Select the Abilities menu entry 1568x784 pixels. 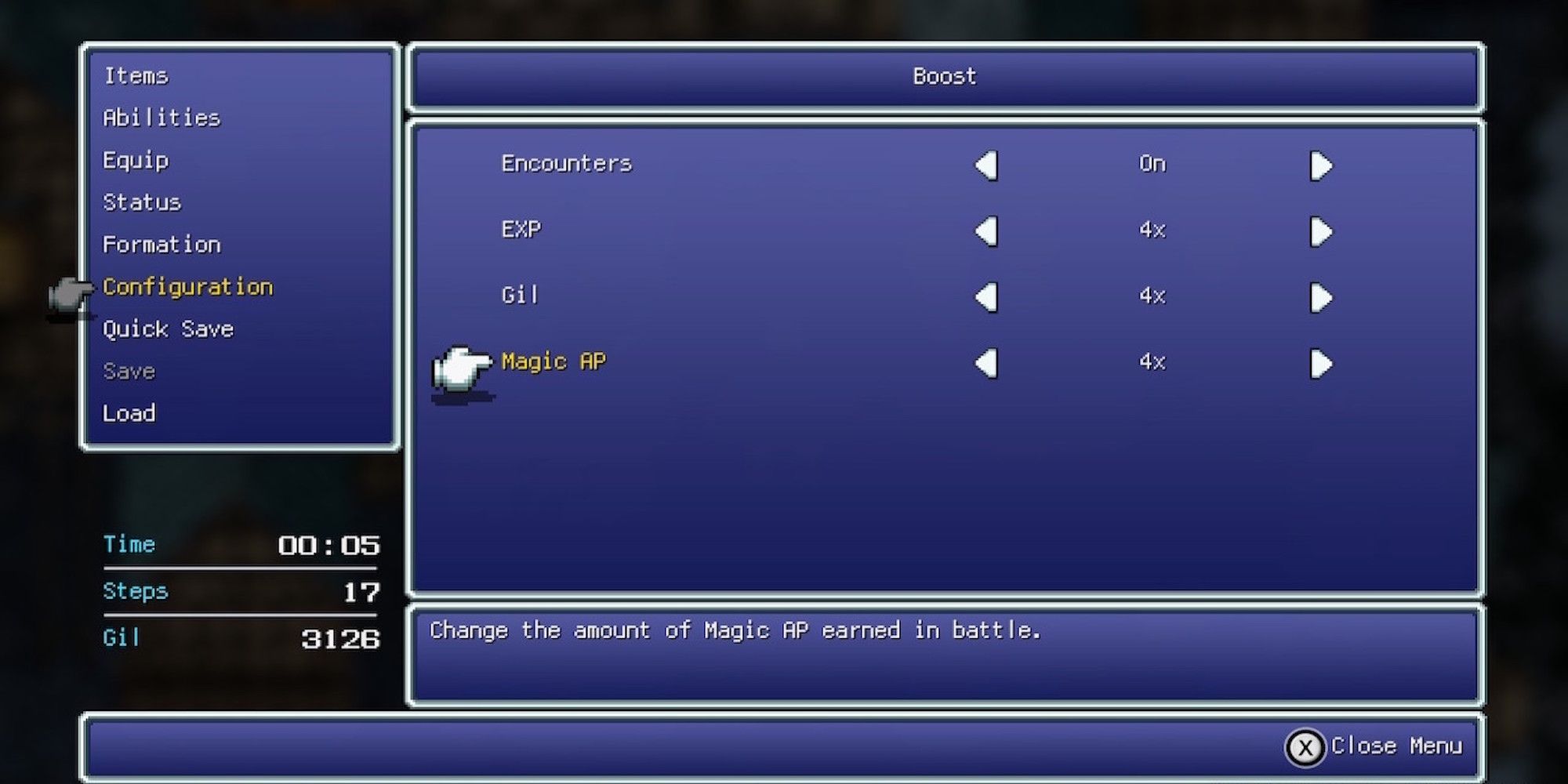[162, 118]
